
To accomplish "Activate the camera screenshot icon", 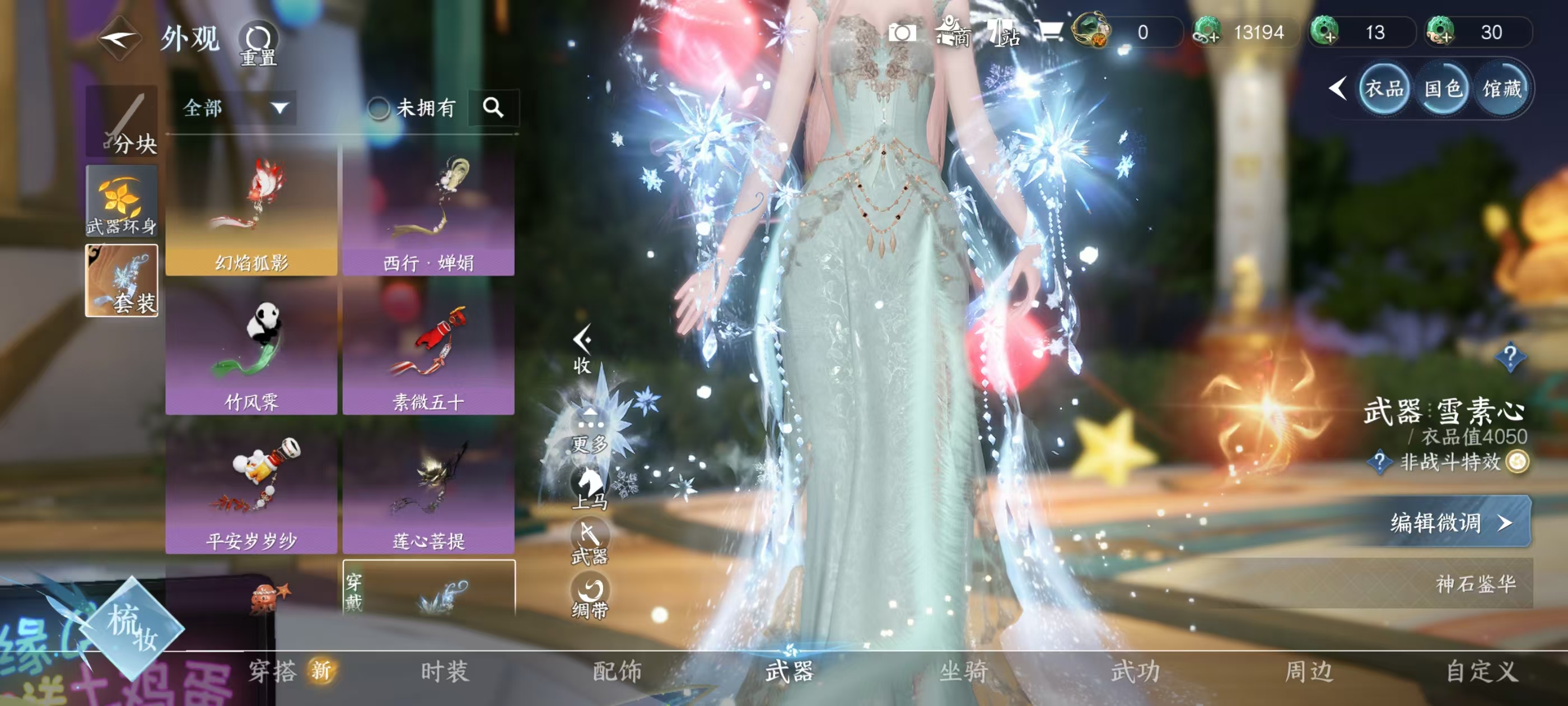I will point(902,32).
